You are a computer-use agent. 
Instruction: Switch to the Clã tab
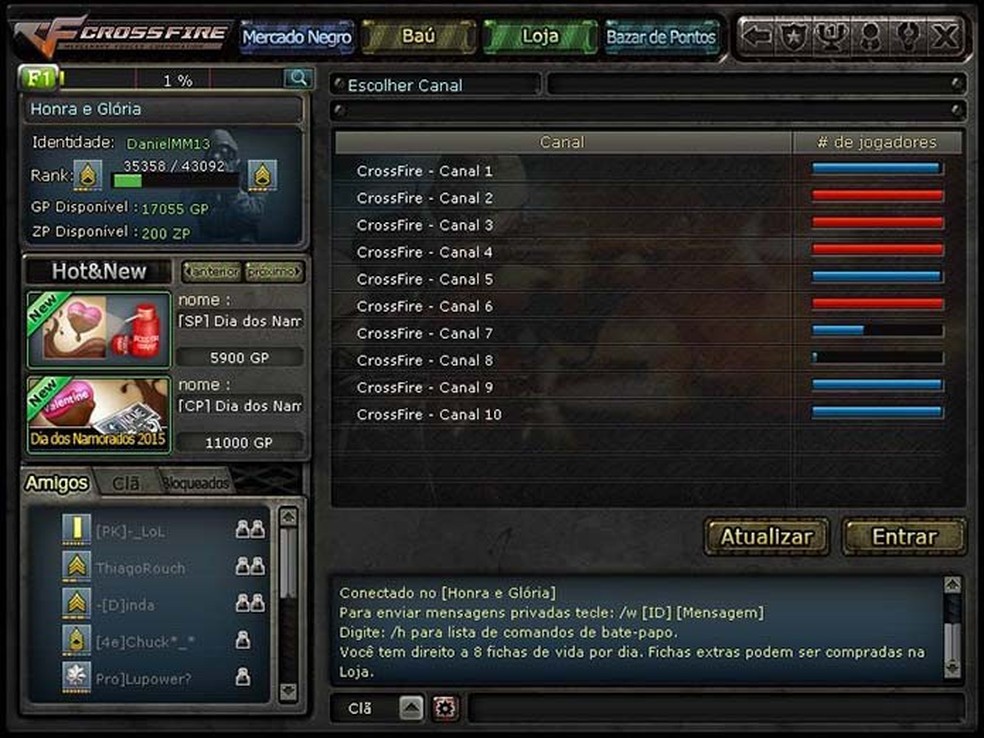tap(126, 483)
